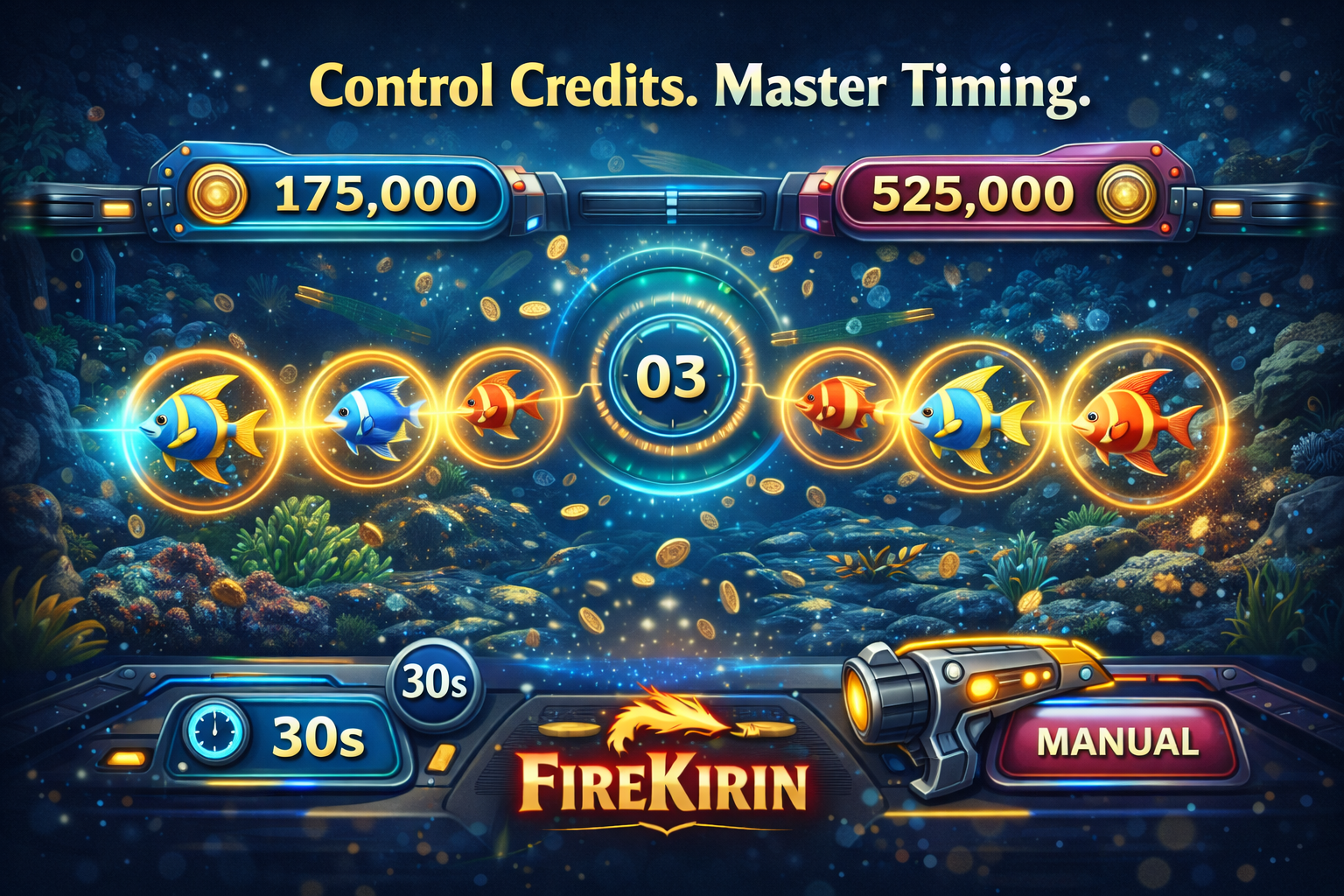Toggle the MANUAL firing mode button
Viewport: 1344px width, 896px height.
click(1117, 742)
